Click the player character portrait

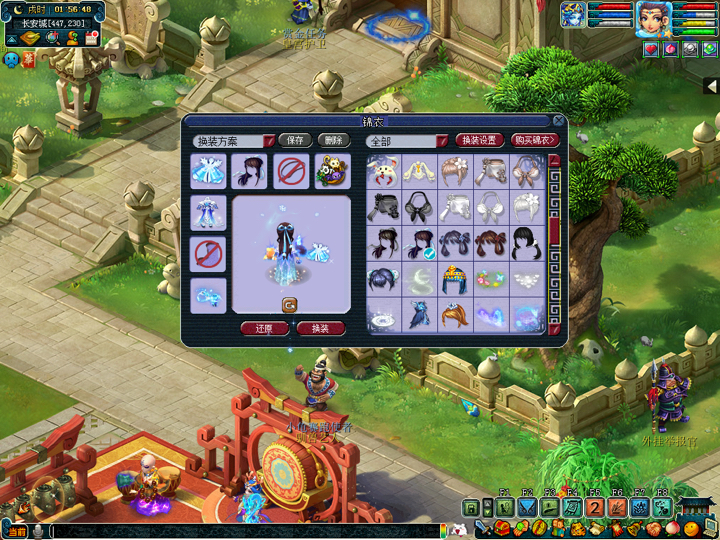coord(654,18)
